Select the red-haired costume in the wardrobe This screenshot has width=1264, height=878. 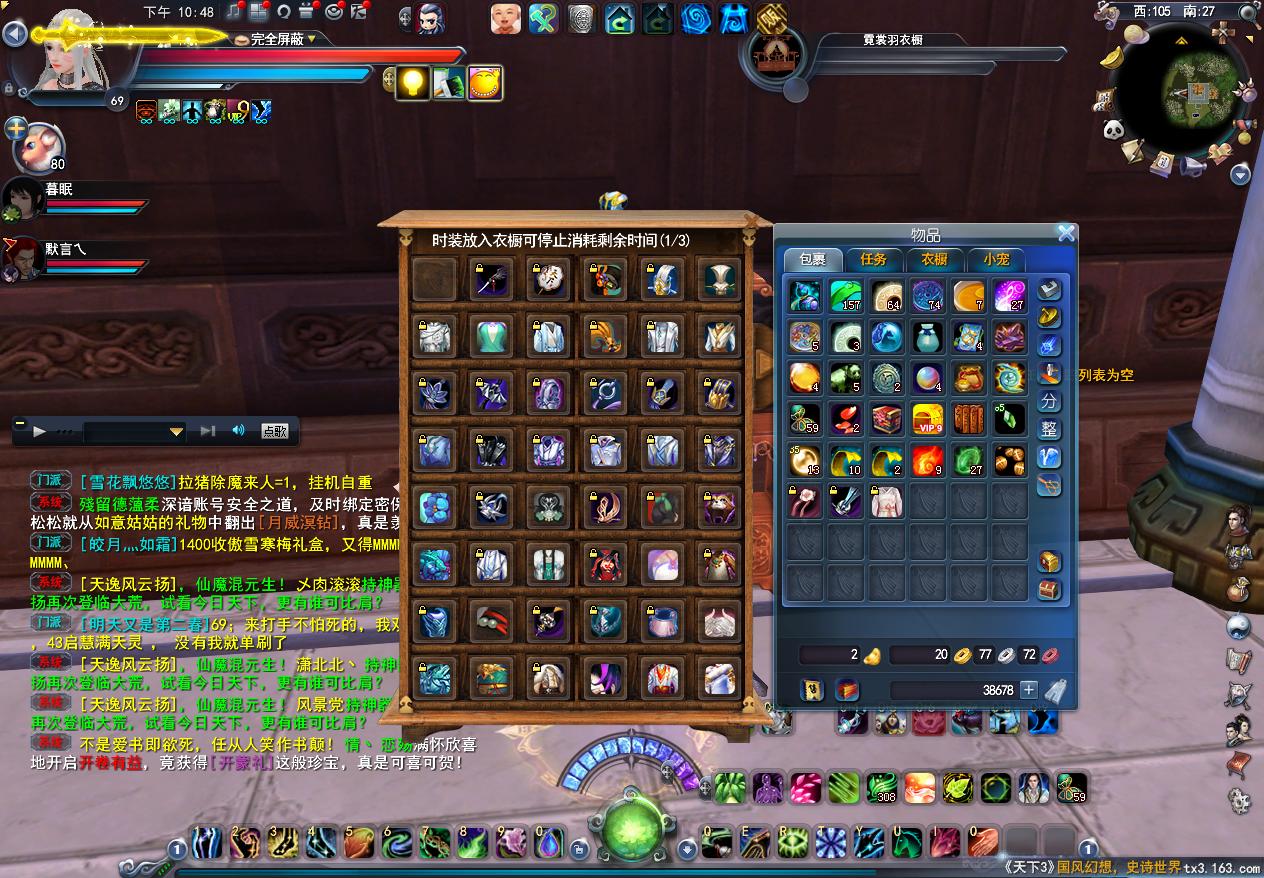(606, 565)
